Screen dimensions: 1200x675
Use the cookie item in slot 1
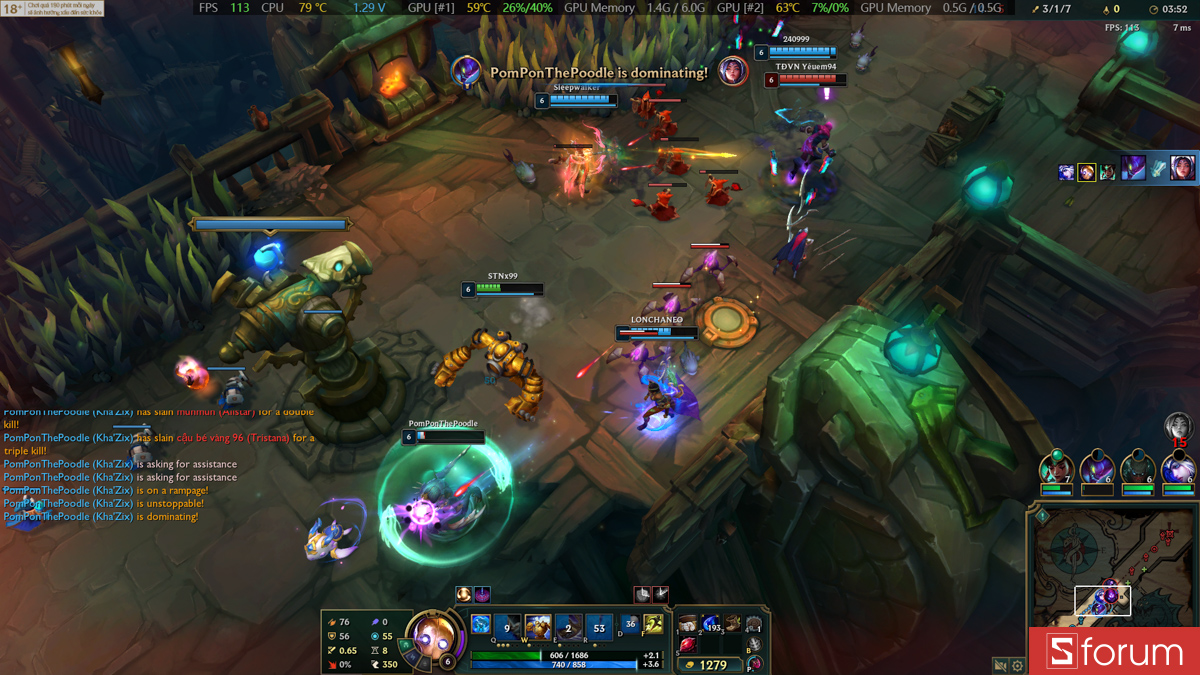click(688, 624)
